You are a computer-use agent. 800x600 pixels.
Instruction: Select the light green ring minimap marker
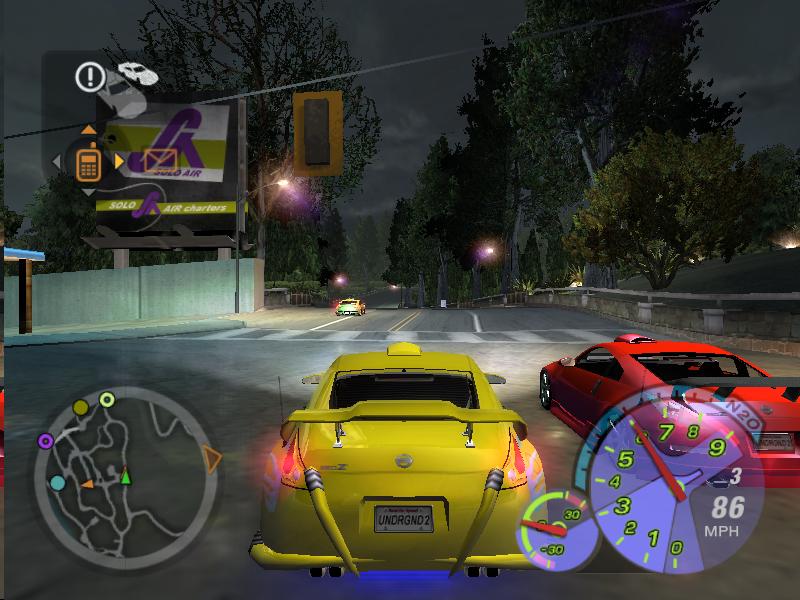point(107,400)
